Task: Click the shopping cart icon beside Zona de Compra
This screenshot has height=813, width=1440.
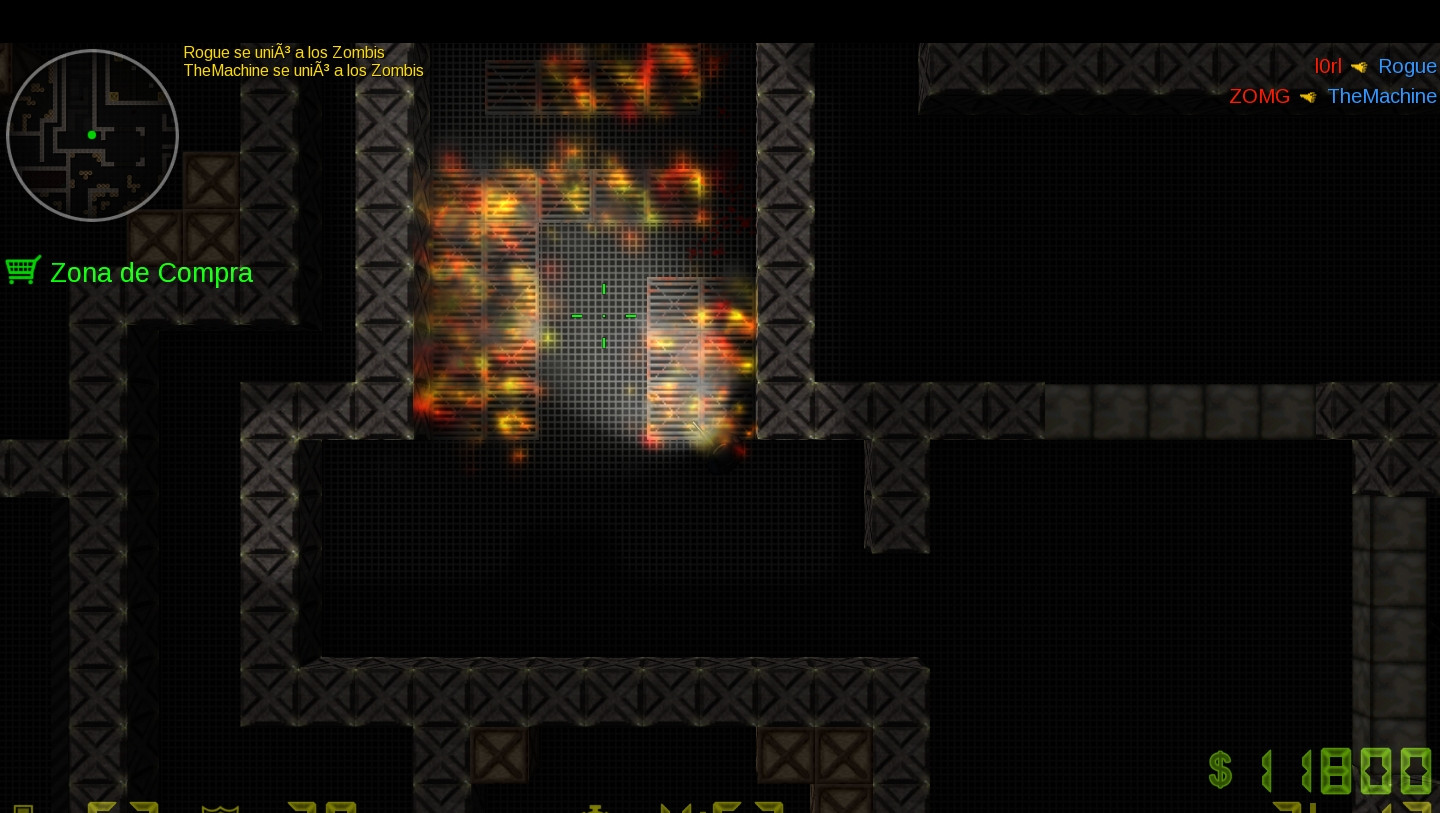Action: coord(23,270)
